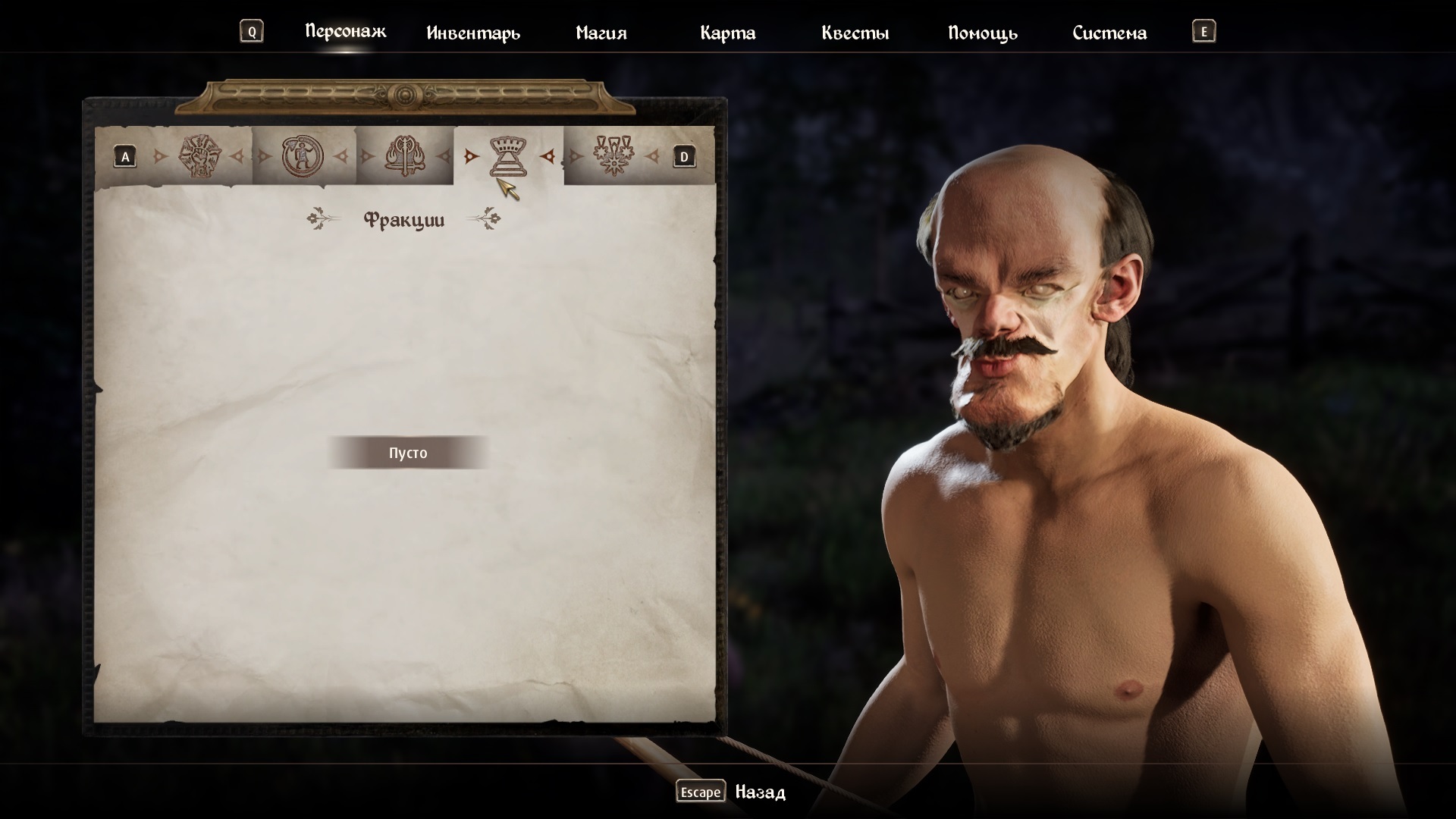
Task: Open the Инвентарь menu
Action: coord(473,33)
